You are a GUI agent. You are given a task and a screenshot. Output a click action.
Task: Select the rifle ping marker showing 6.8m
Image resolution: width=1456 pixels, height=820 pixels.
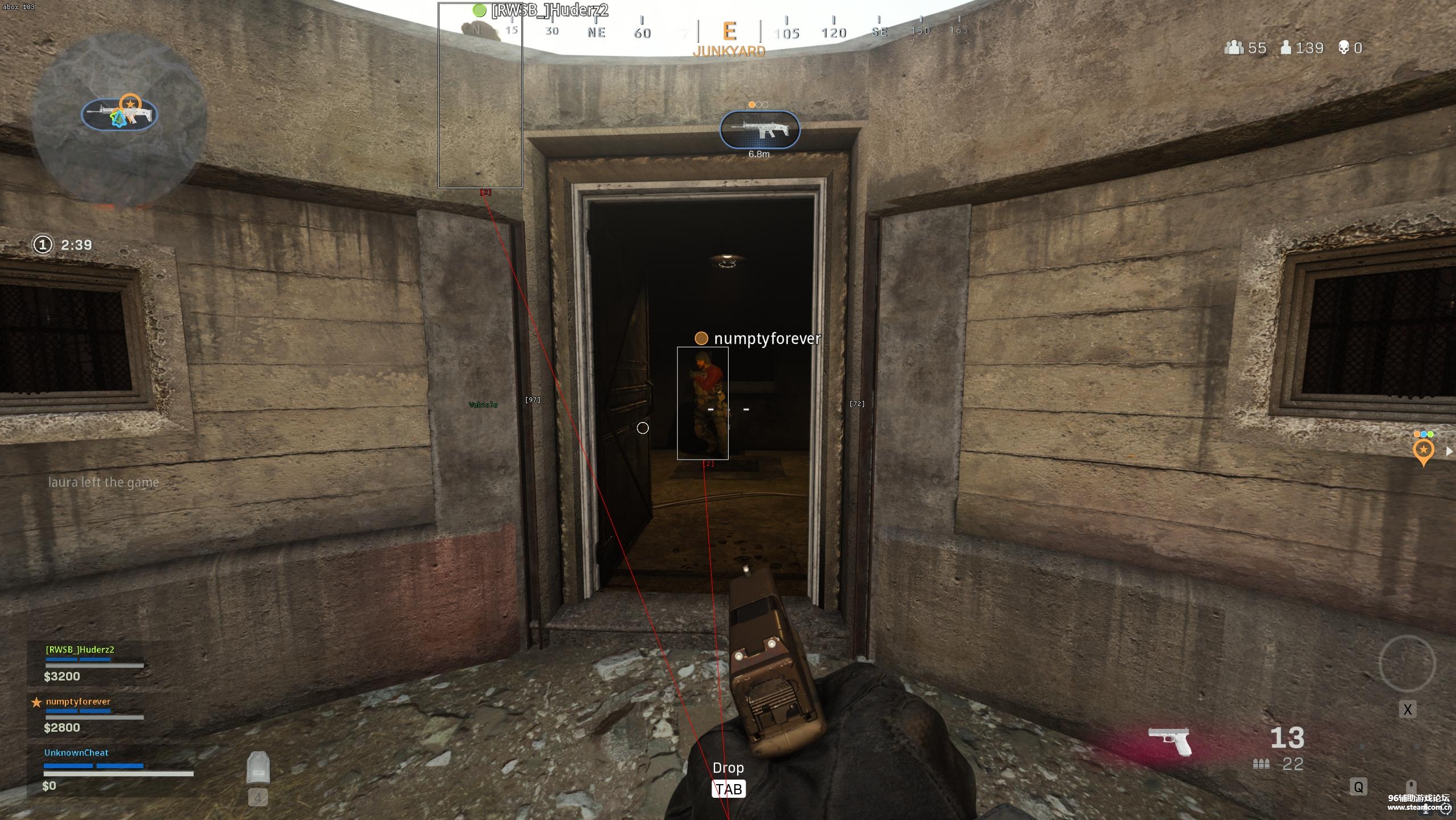pos(760,130)
